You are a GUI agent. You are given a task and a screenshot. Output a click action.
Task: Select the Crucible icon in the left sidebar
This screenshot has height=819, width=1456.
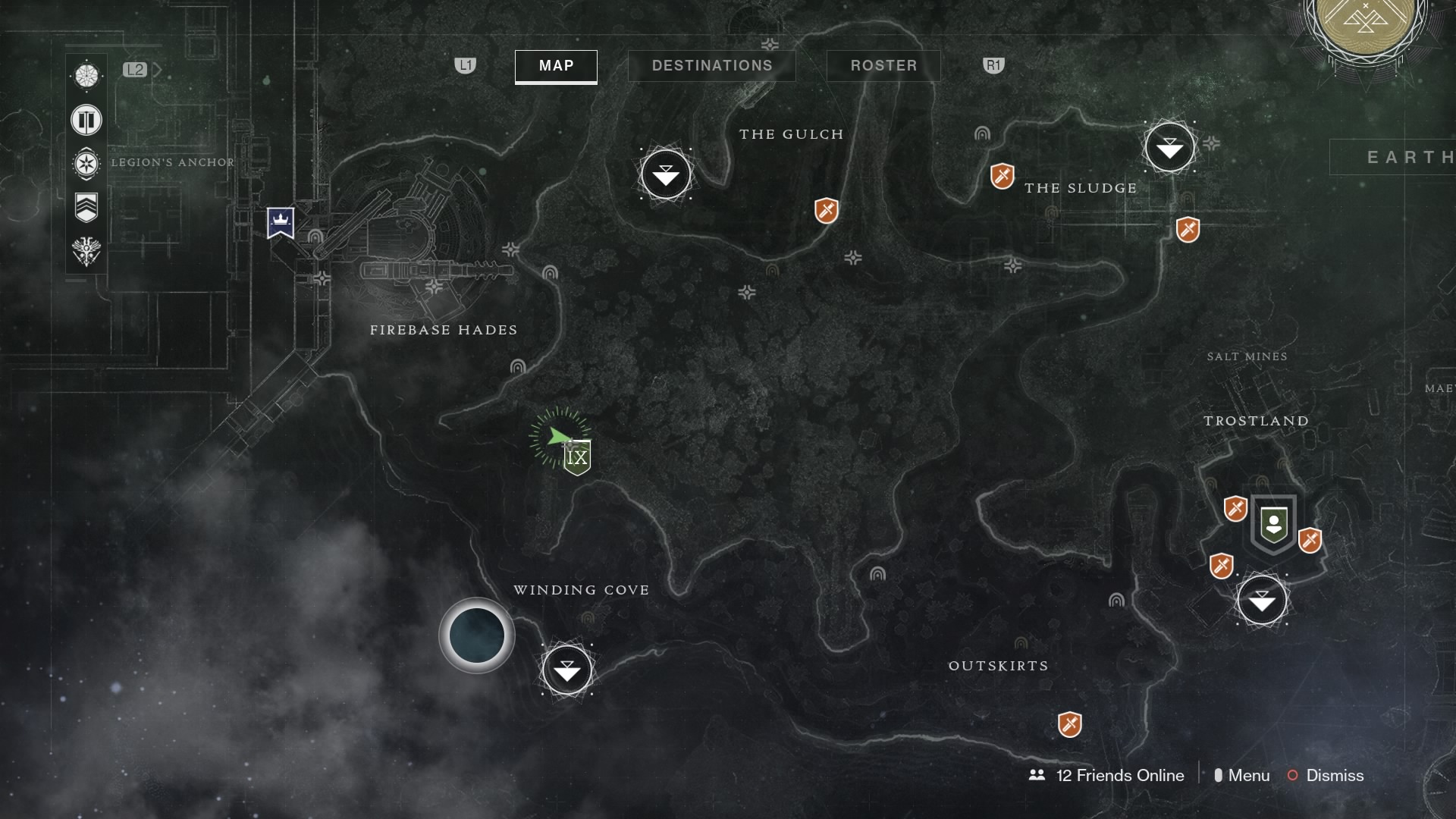86,121
